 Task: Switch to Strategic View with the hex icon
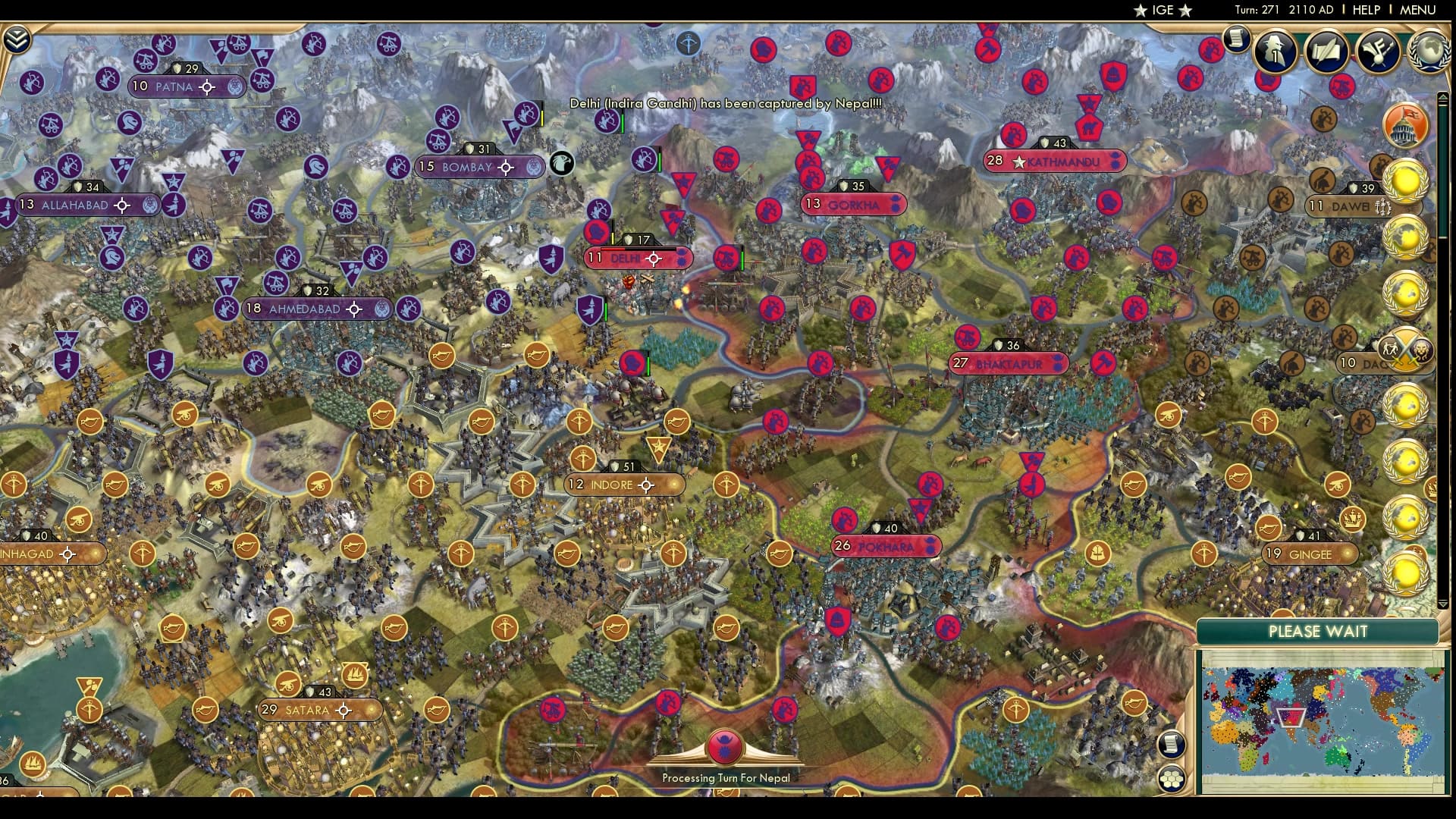[1171, 778]
